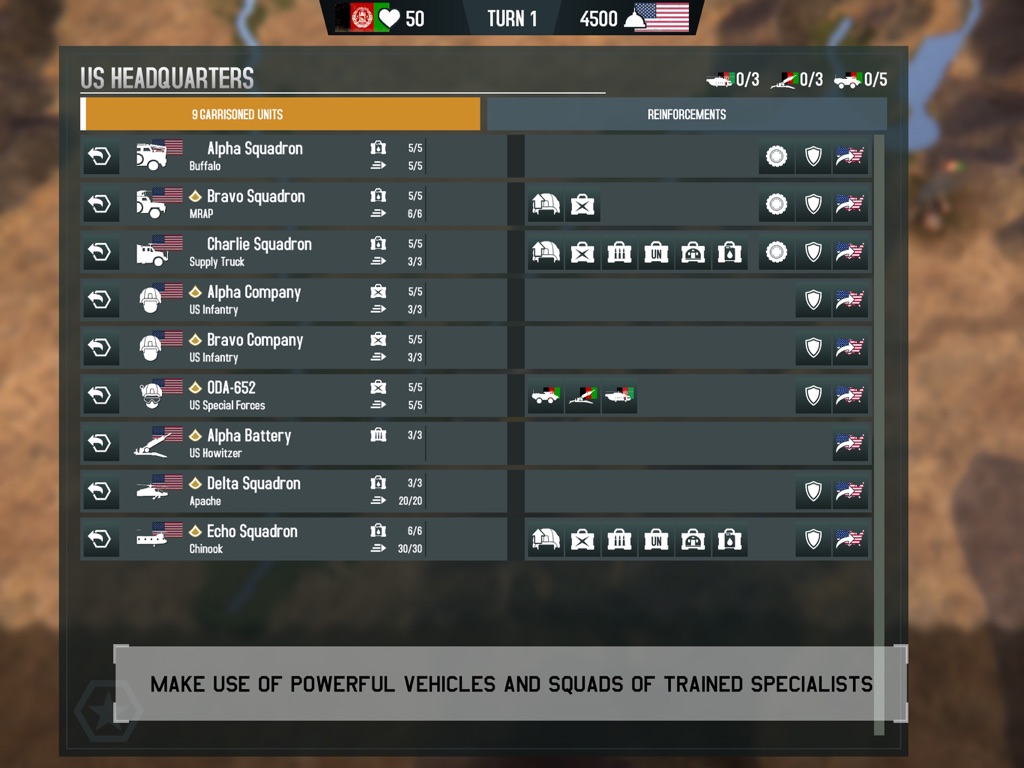Select the first Afghan unit icon on ODA-652's row
Viewport: 1024px width, 768px height.
545,397
